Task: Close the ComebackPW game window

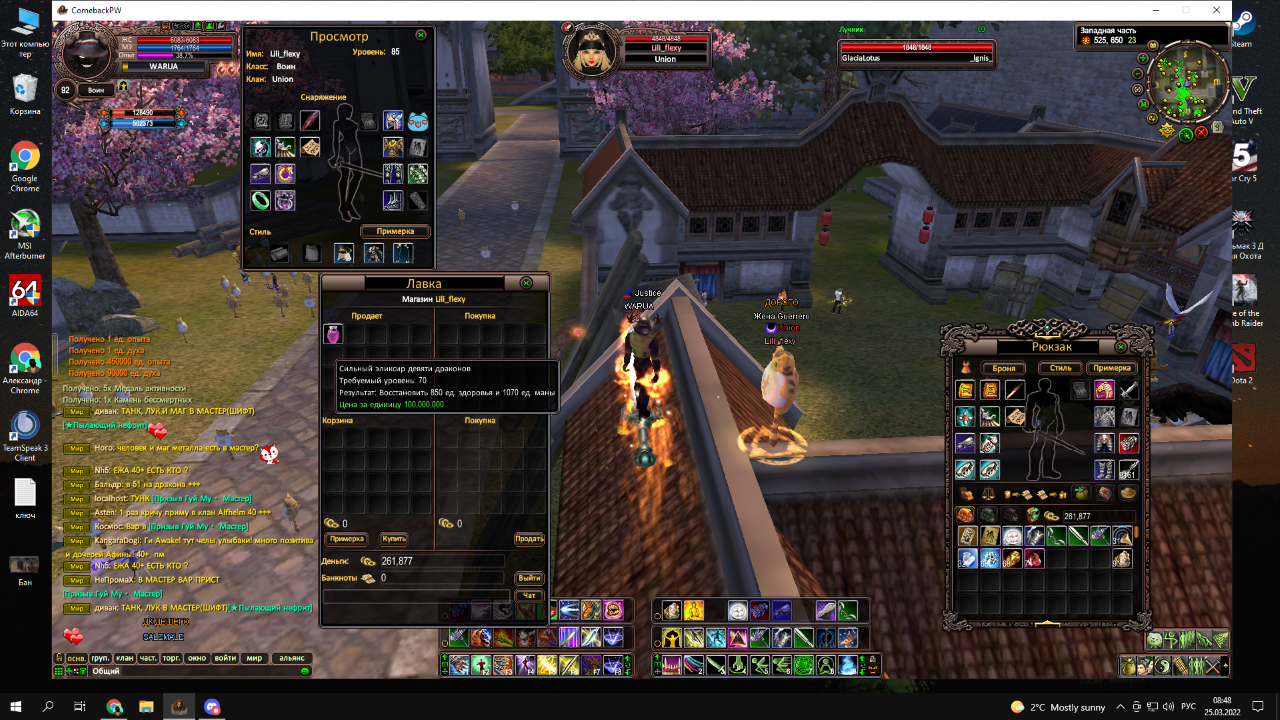Action: coord(1216,10)
